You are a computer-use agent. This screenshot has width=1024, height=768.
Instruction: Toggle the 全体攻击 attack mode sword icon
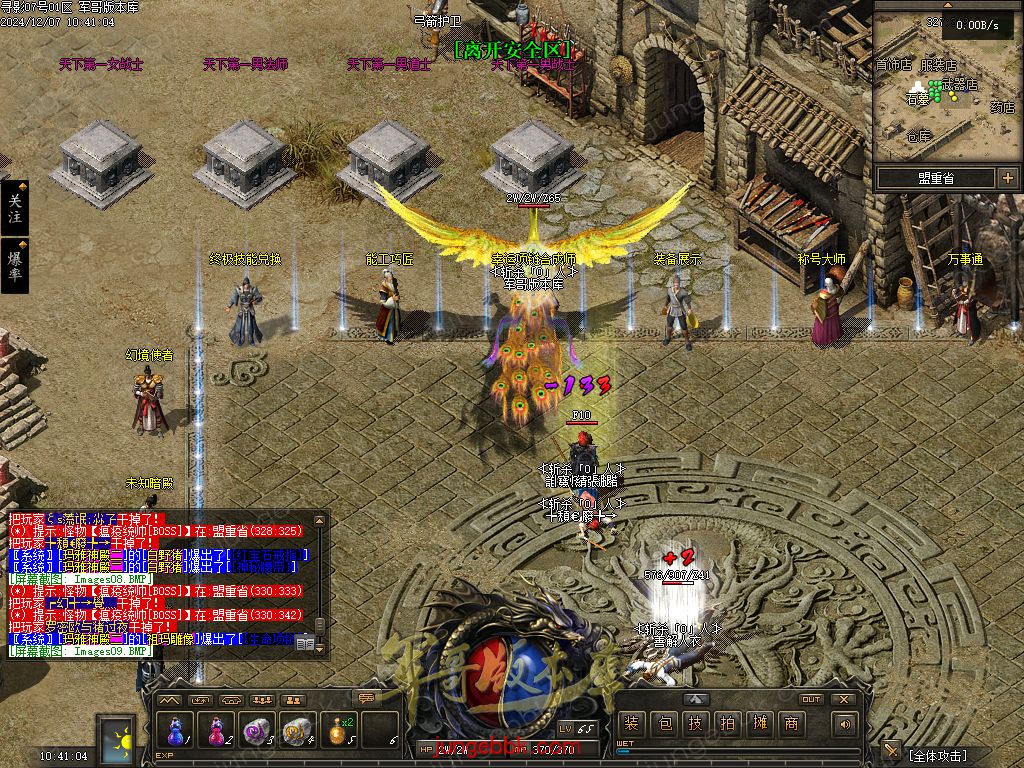coord(891,750)
